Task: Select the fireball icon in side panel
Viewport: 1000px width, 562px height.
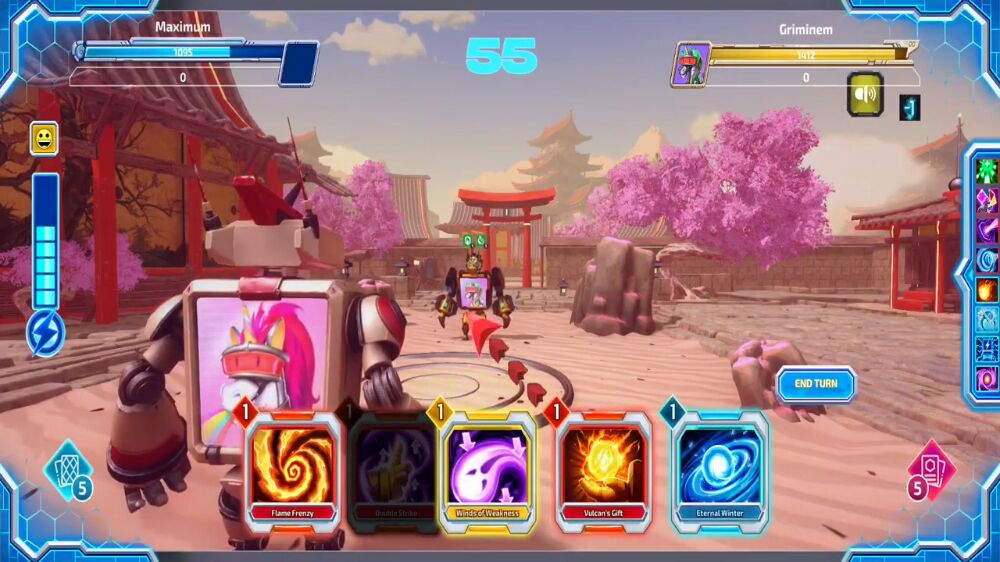Action: (987, 290)
